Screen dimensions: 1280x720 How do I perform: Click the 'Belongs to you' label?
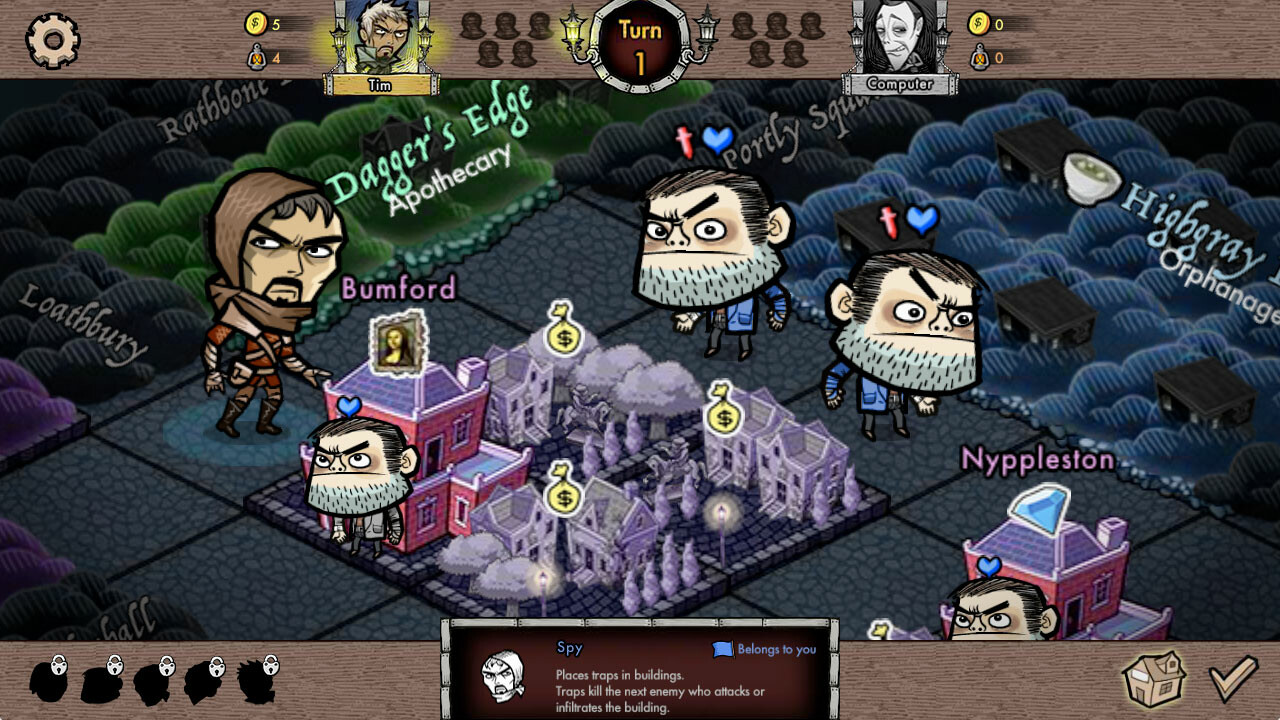[778, 650]
